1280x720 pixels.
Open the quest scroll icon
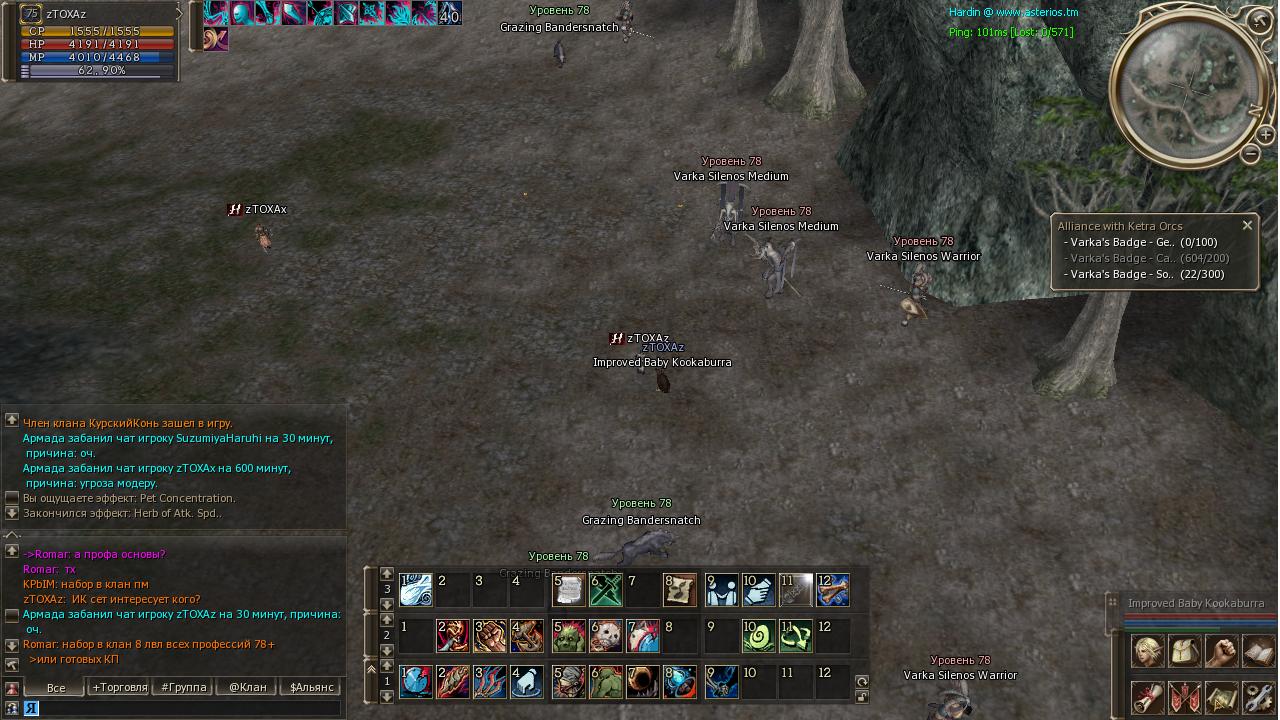1148,697
